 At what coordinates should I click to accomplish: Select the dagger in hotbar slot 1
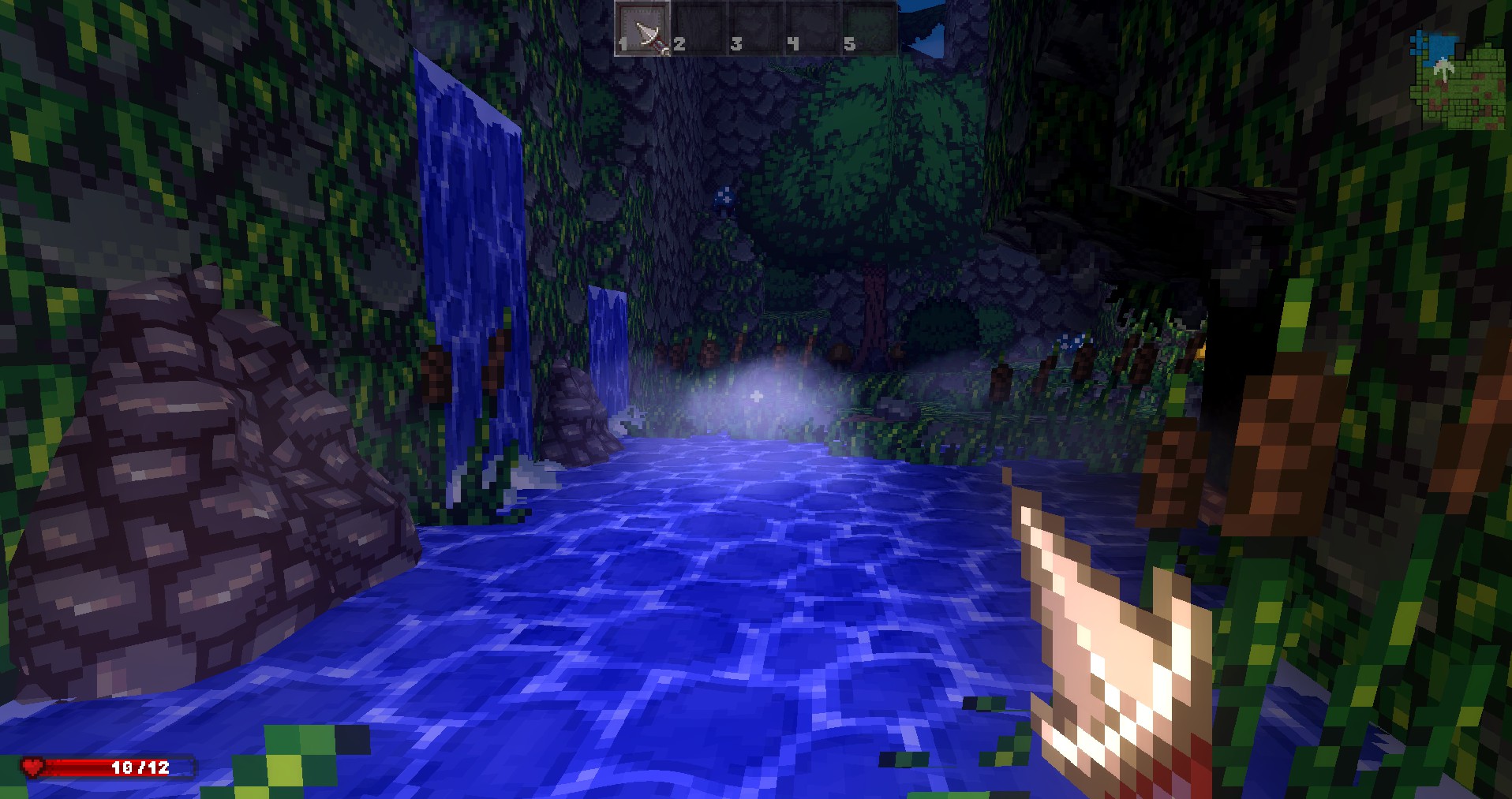coord(643,28)
